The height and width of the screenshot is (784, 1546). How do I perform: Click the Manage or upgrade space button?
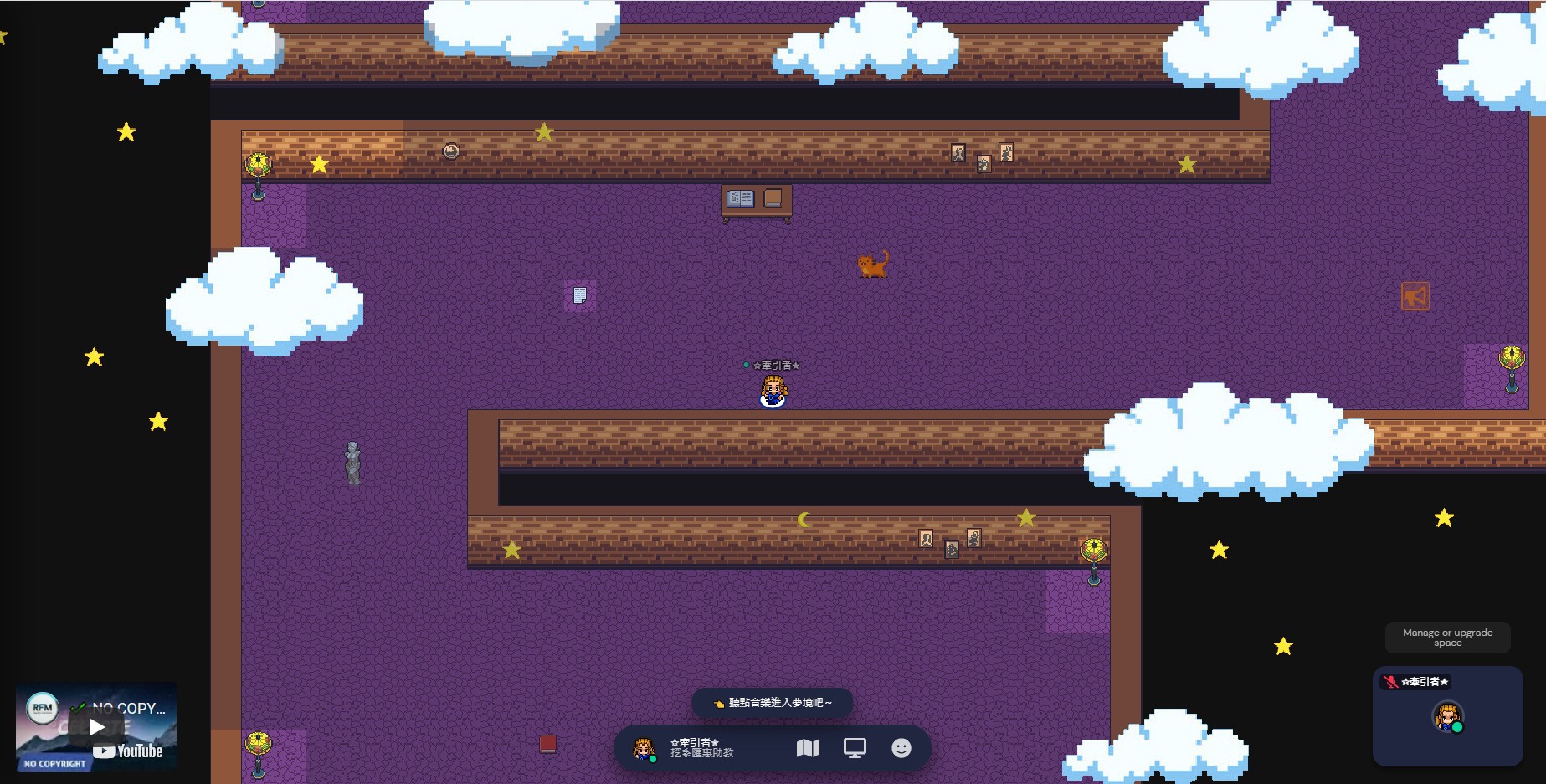[x=1447, y=638]
